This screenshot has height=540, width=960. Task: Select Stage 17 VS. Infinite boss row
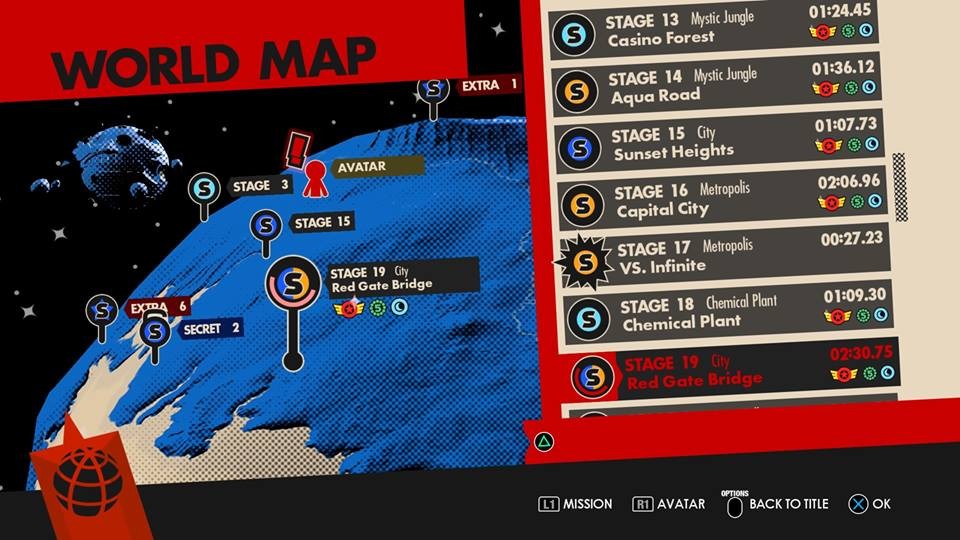[x=725, y=257]
